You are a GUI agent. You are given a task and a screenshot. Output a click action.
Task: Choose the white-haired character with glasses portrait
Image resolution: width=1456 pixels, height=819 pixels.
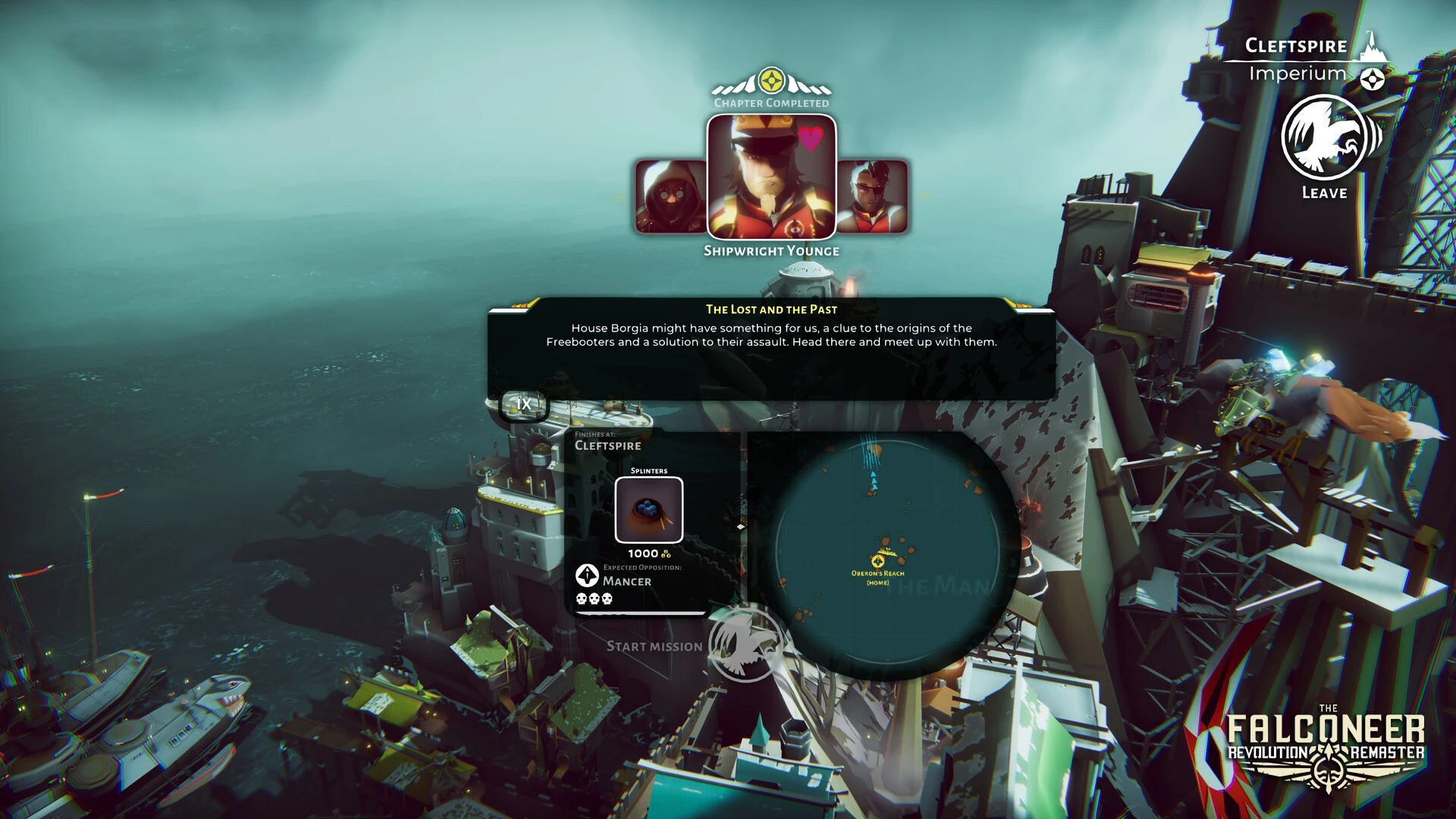873,196
